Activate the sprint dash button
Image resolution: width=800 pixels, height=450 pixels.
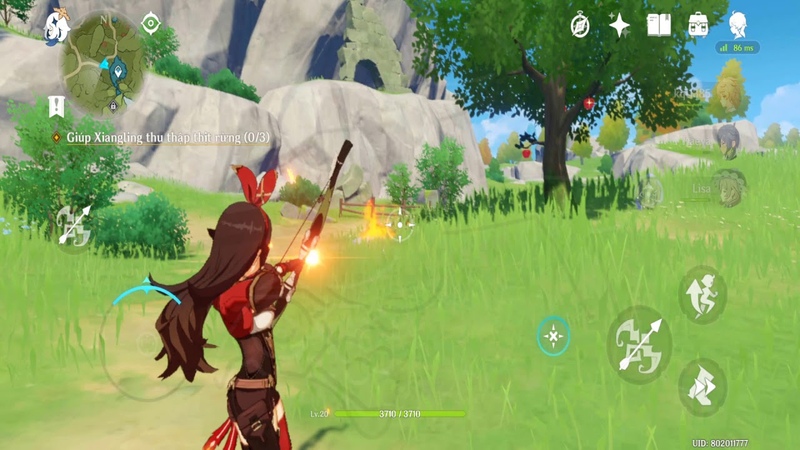[x=702, y=387]
